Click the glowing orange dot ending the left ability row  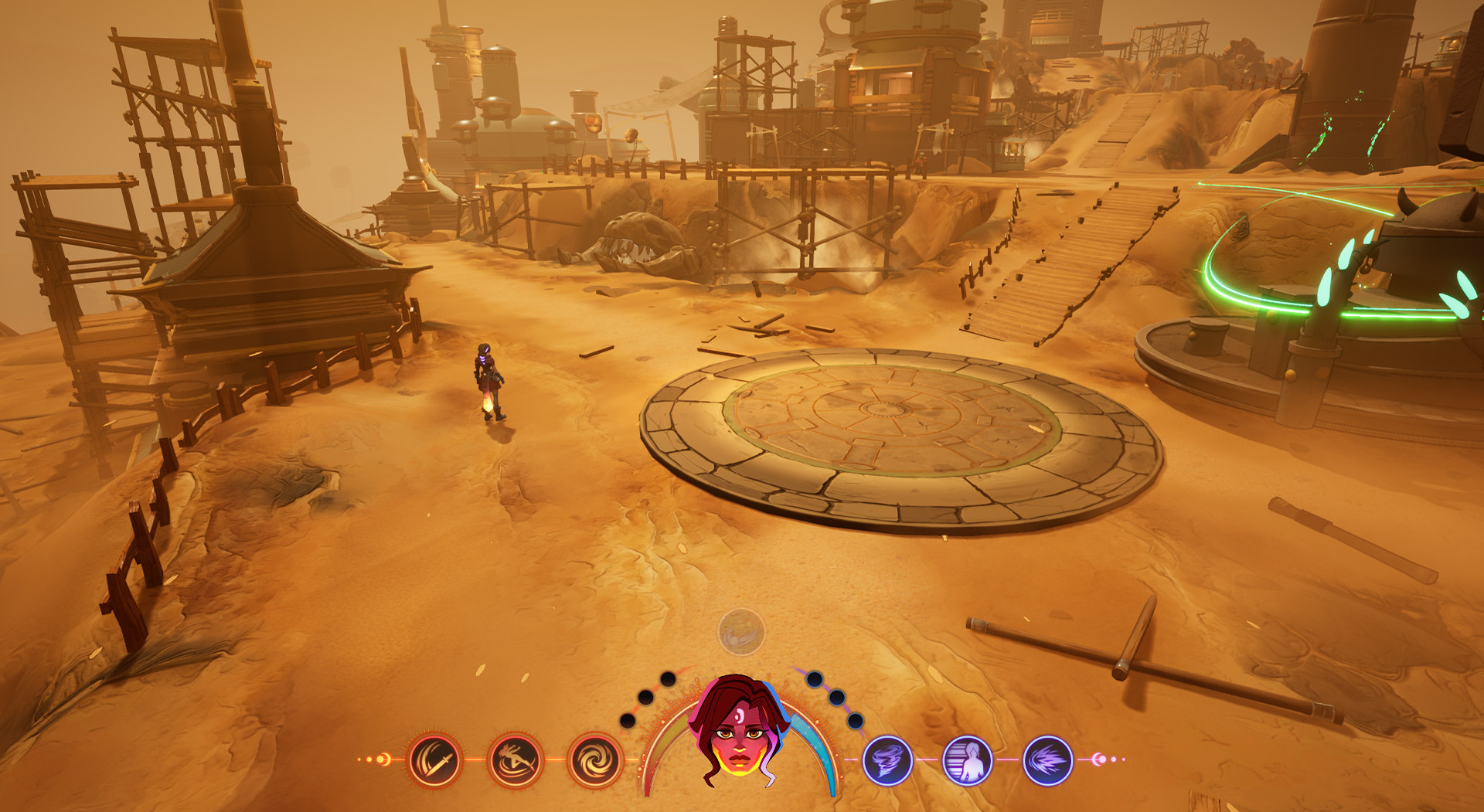point(381,759)
